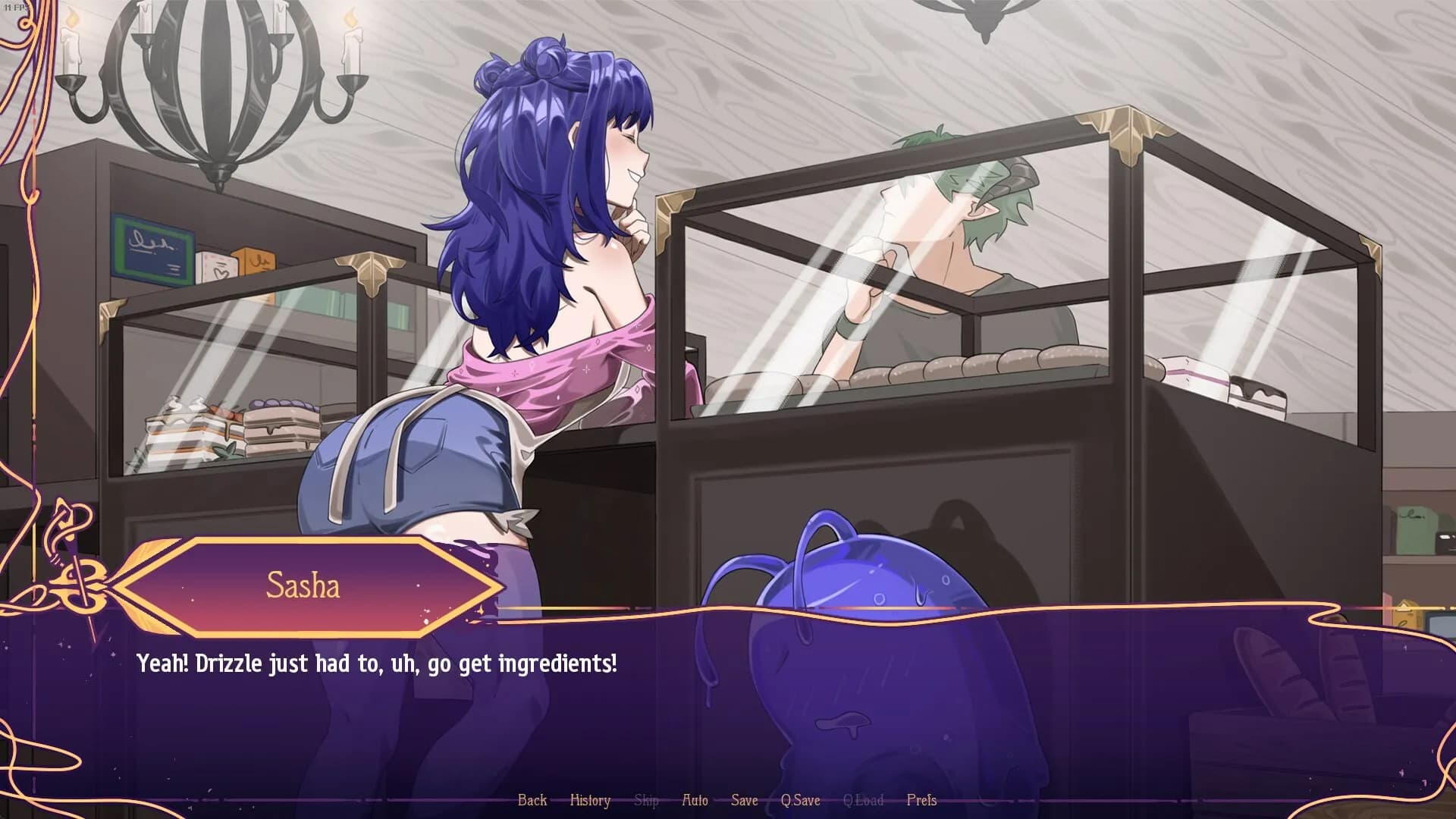Open the History log

(x=591, y=800)
